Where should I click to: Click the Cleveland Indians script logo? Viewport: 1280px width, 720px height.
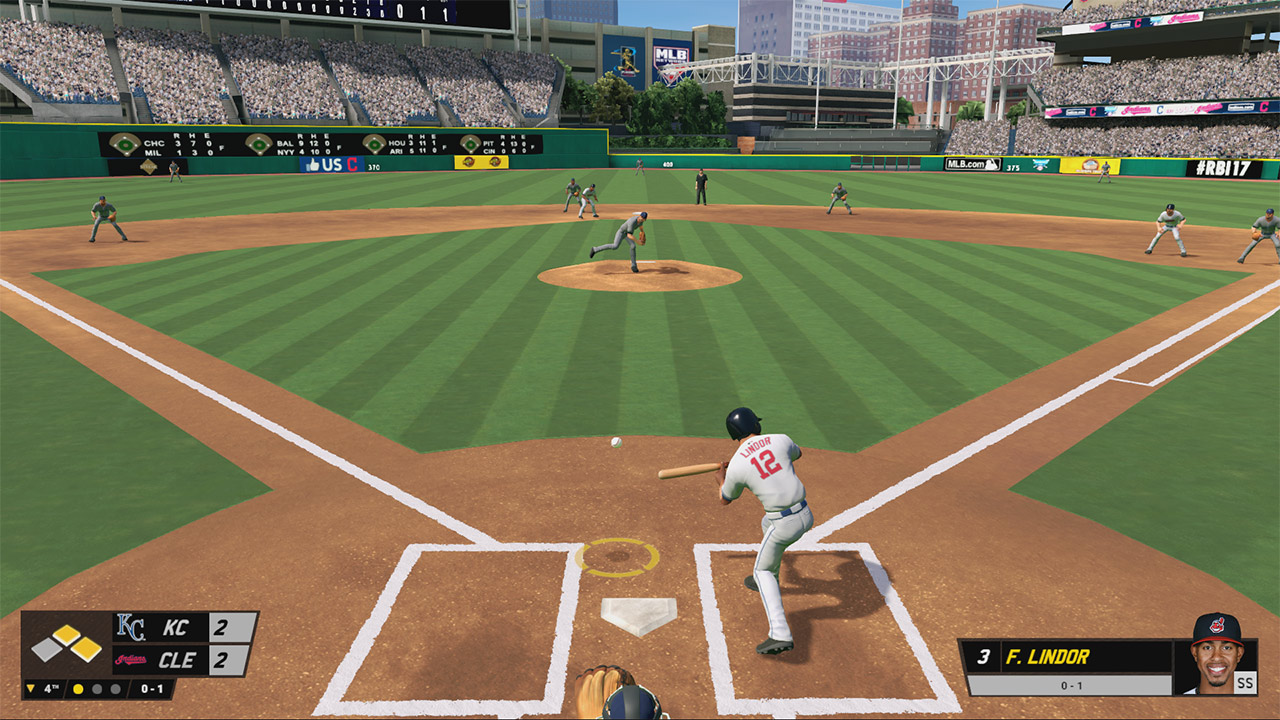(x=129, y=659)
